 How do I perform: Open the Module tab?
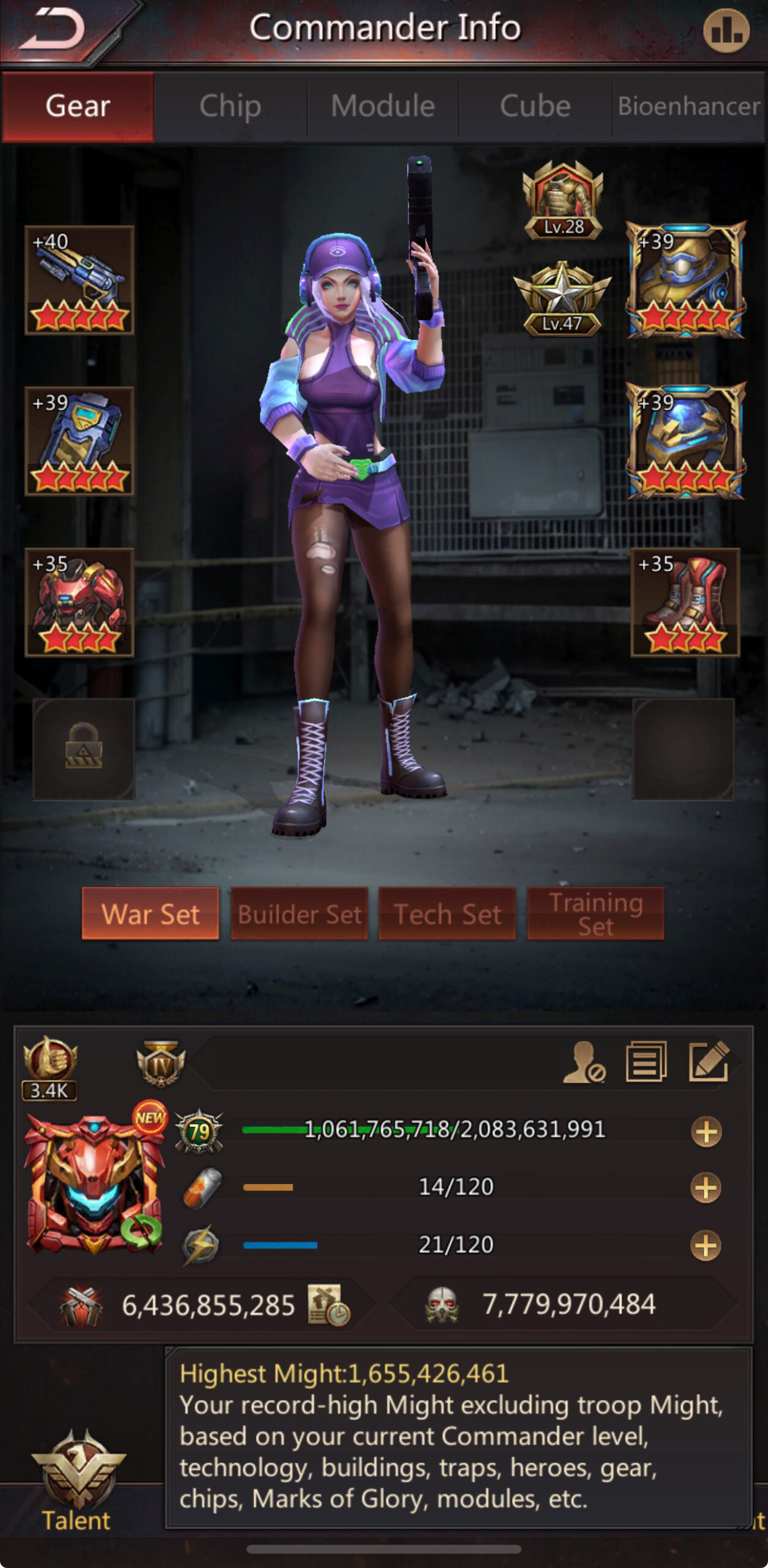coord(383,107)
